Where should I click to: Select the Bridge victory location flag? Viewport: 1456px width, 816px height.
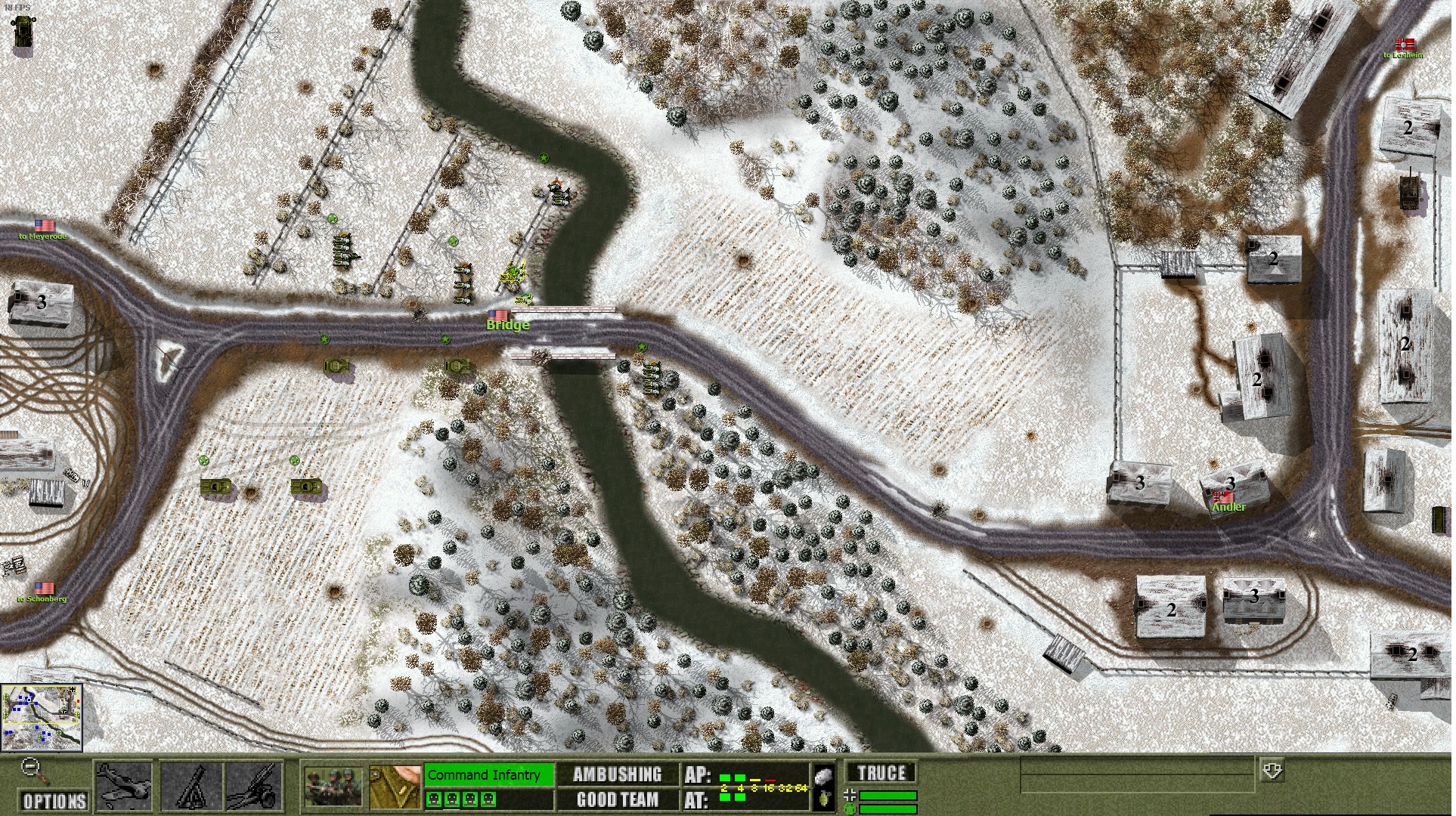(499, 315)
